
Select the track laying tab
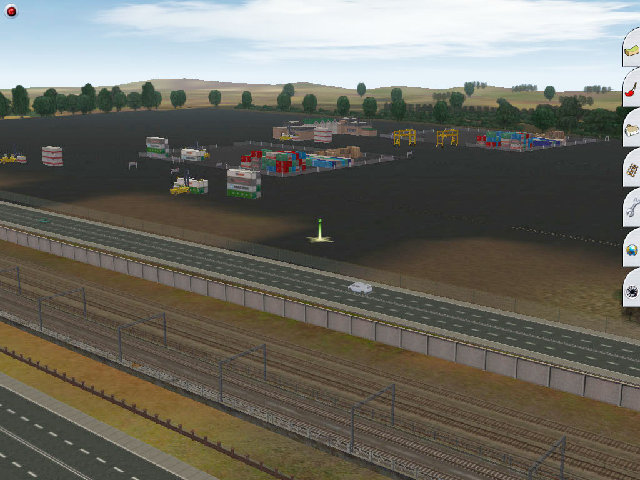pos(632,169)
